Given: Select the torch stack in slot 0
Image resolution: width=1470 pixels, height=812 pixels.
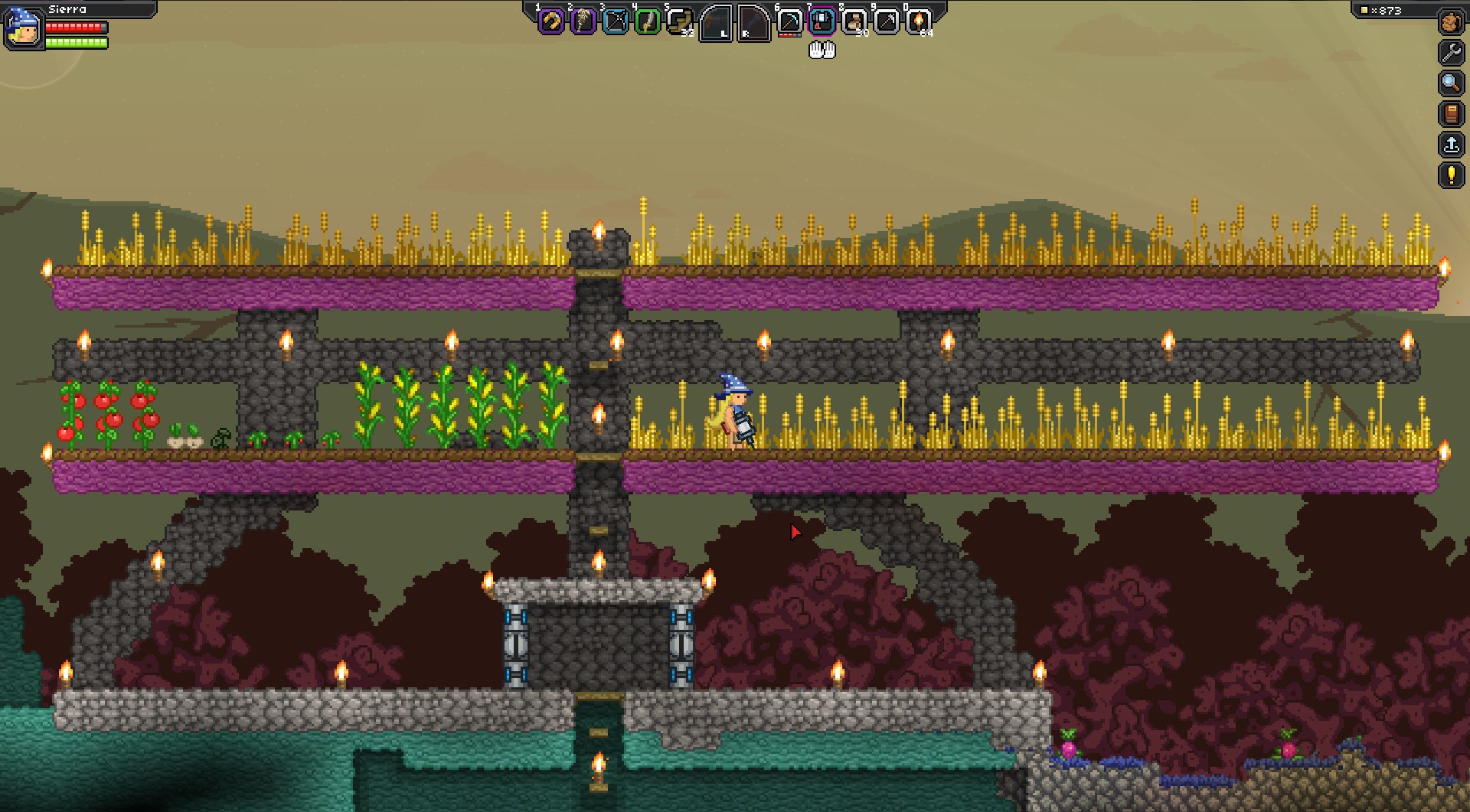Looking at the screenshot, I should (x=918, y=21).
